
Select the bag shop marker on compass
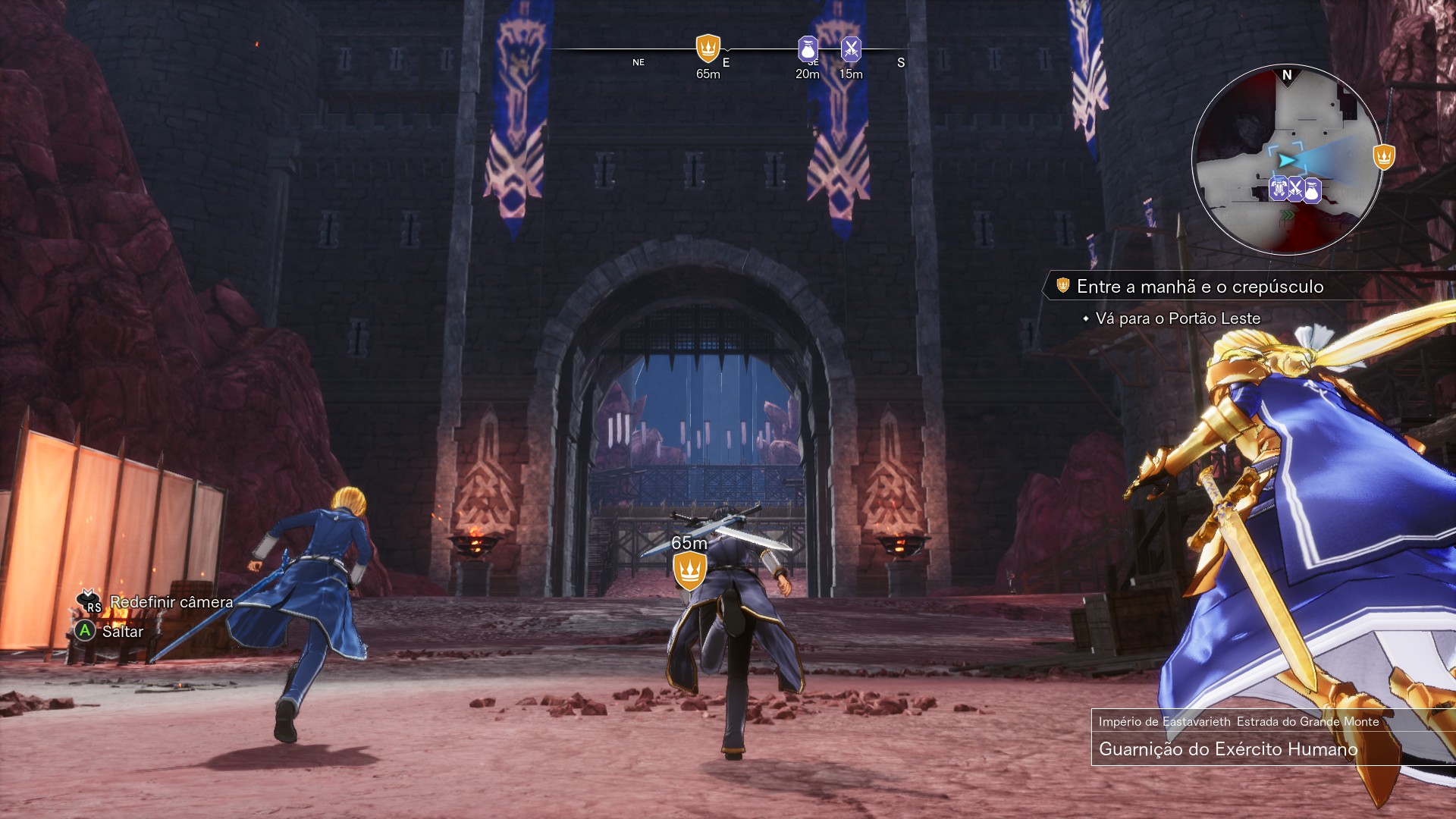pyautogui.click(x=808, y=49)
